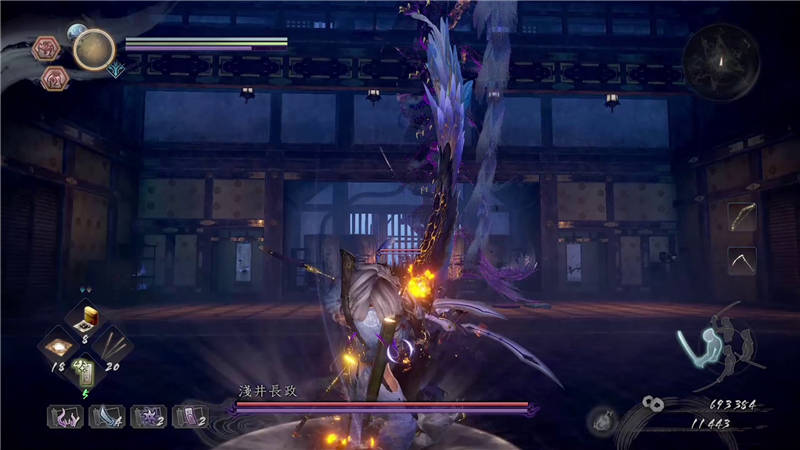Activate the green glowing talisman quick item
This screenshot has height=450, width=800.
[86, 373]
